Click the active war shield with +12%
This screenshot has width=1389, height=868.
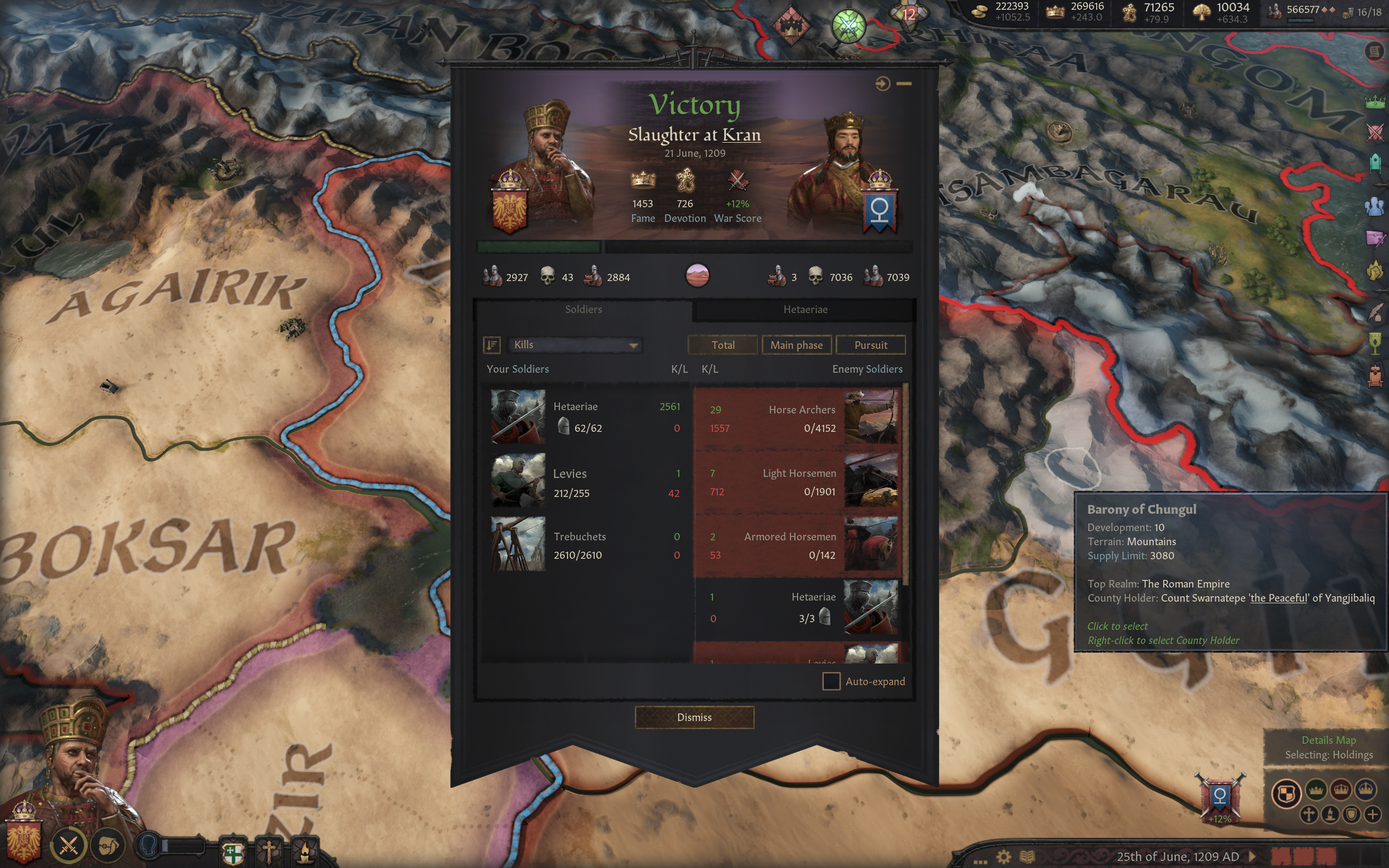point(1220,797)
